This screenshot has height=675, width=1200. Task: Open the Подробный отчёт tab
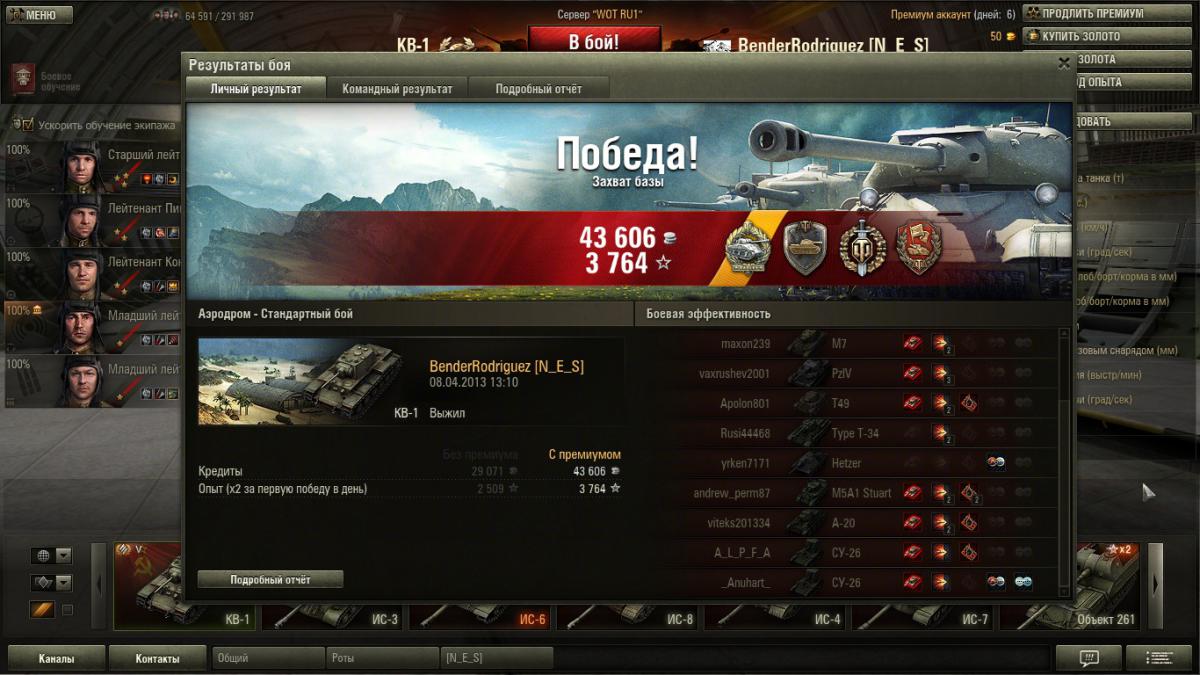[538, 89]
